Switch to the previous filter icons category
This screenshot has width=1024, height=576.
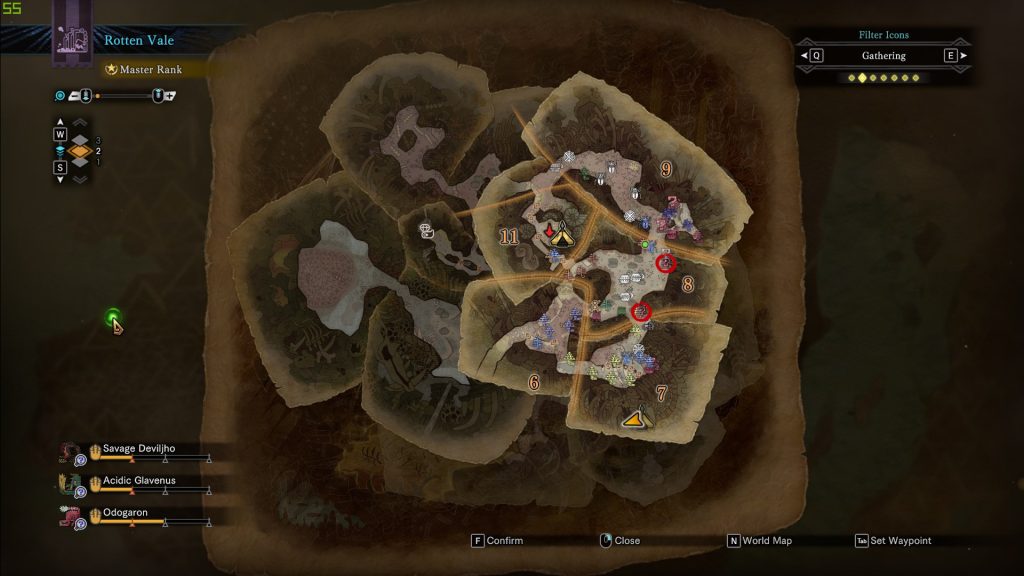817,56
